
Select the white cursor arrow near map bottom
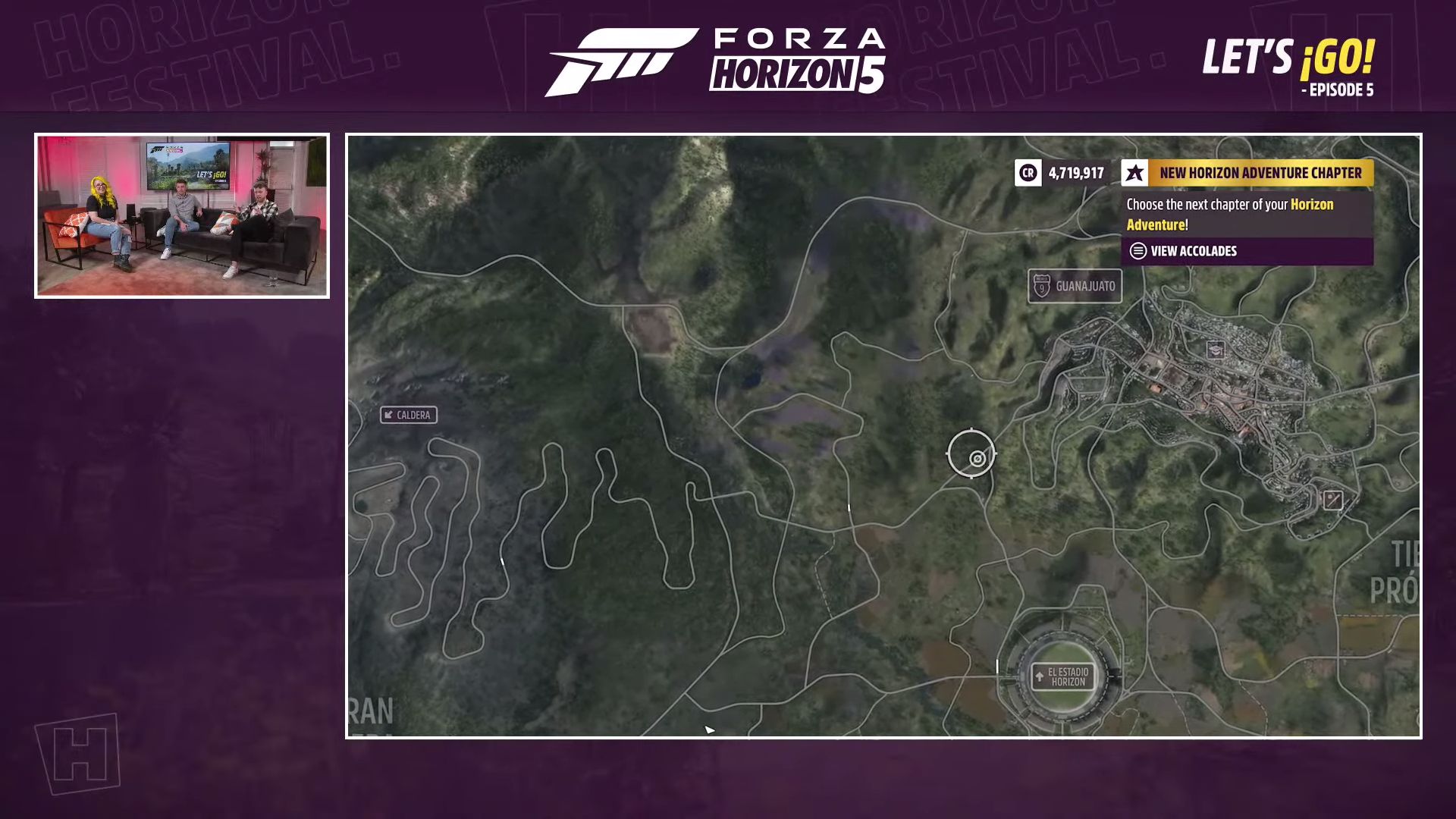tap(708, 728)
